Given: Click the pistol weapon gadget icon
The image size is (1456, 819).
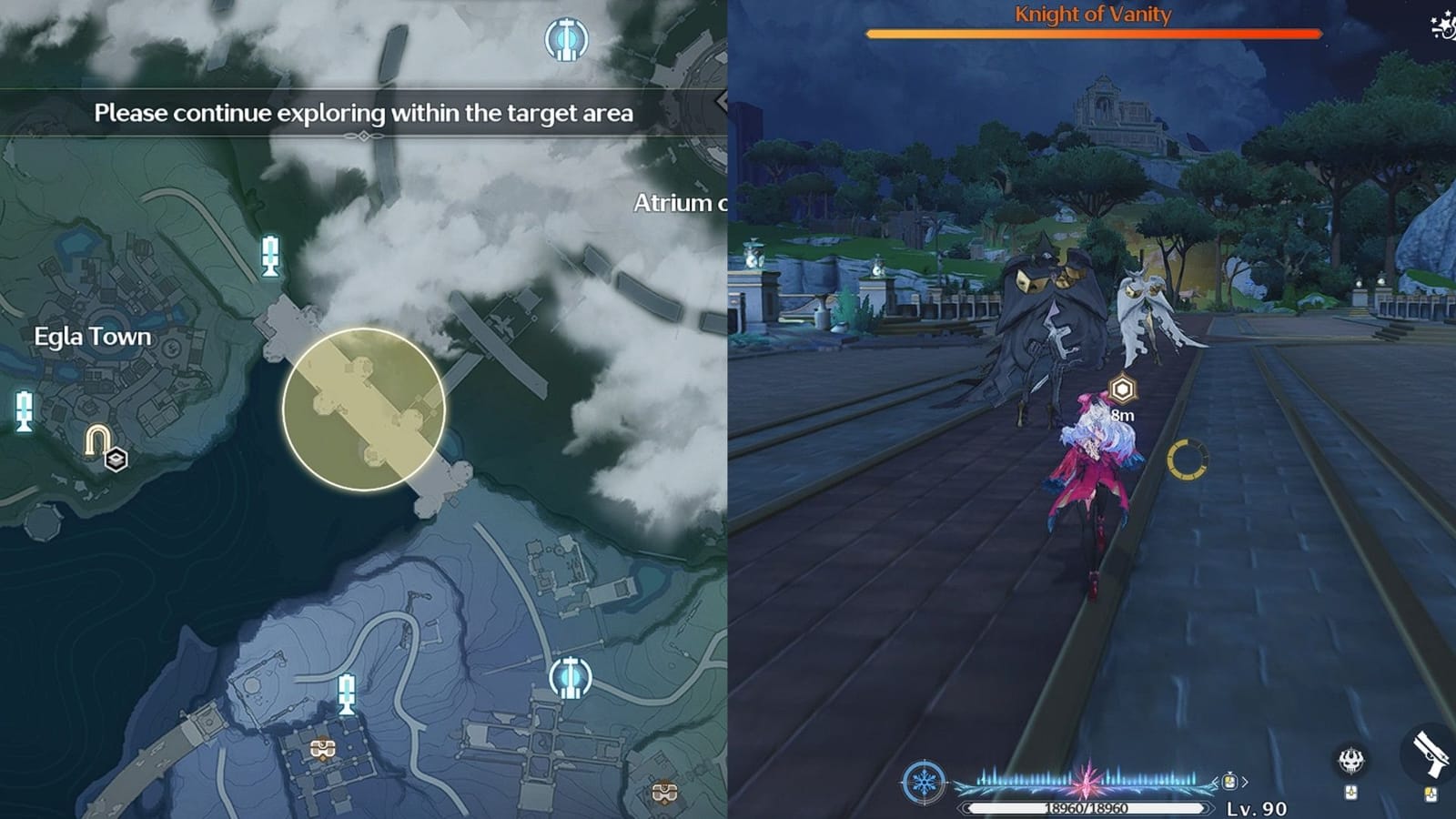Looking at the screenshot, I should point(1431,755).
